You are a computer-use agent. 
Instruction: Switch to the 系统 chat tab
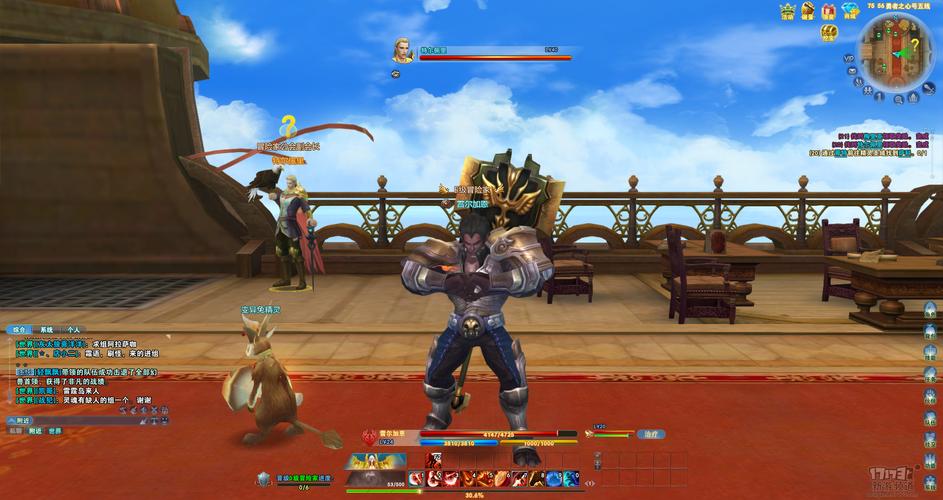coord(46,329)
